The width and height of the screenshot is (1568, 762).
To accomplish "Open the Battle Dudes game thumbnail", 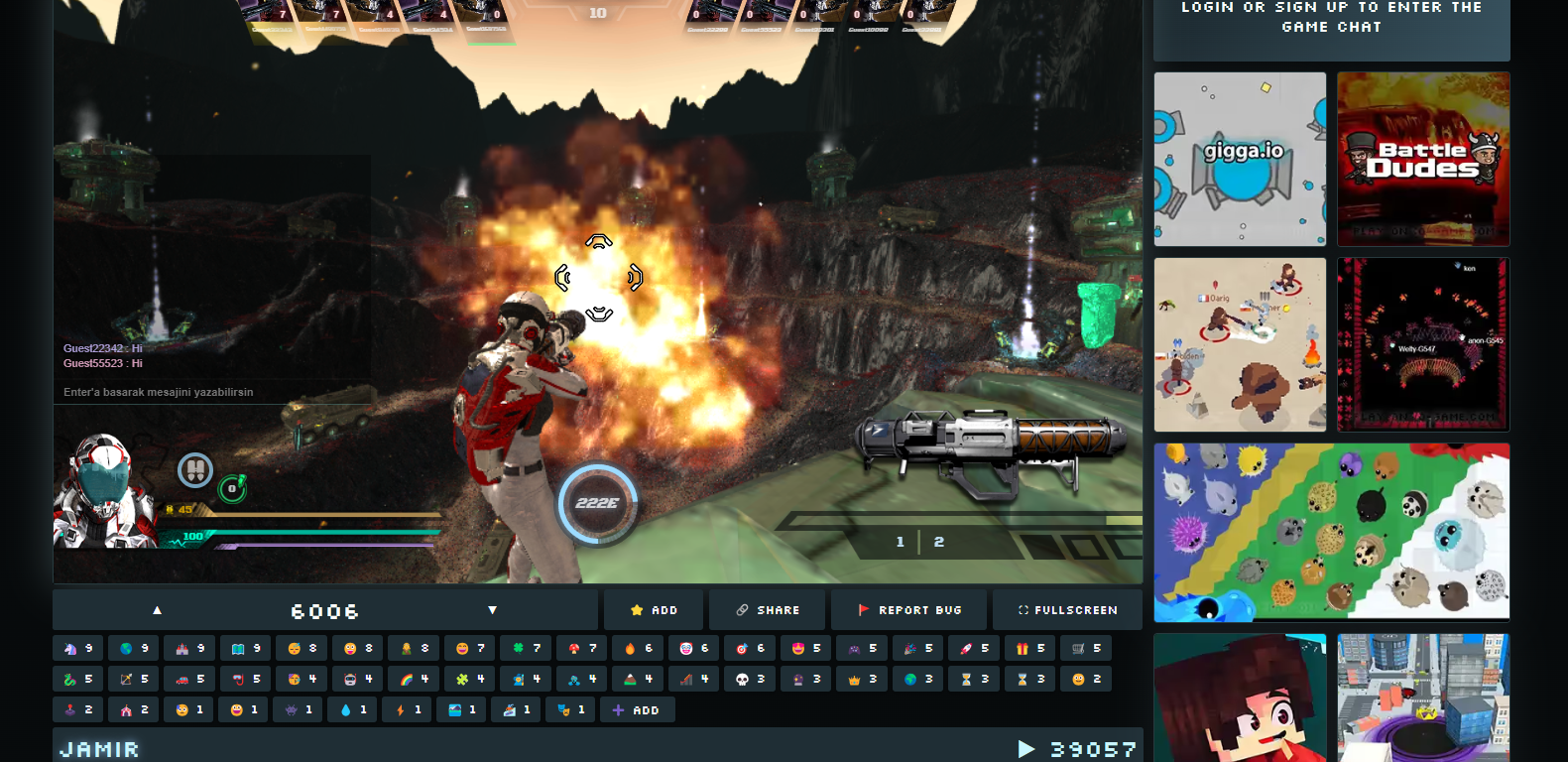I will coord(1423,159).
